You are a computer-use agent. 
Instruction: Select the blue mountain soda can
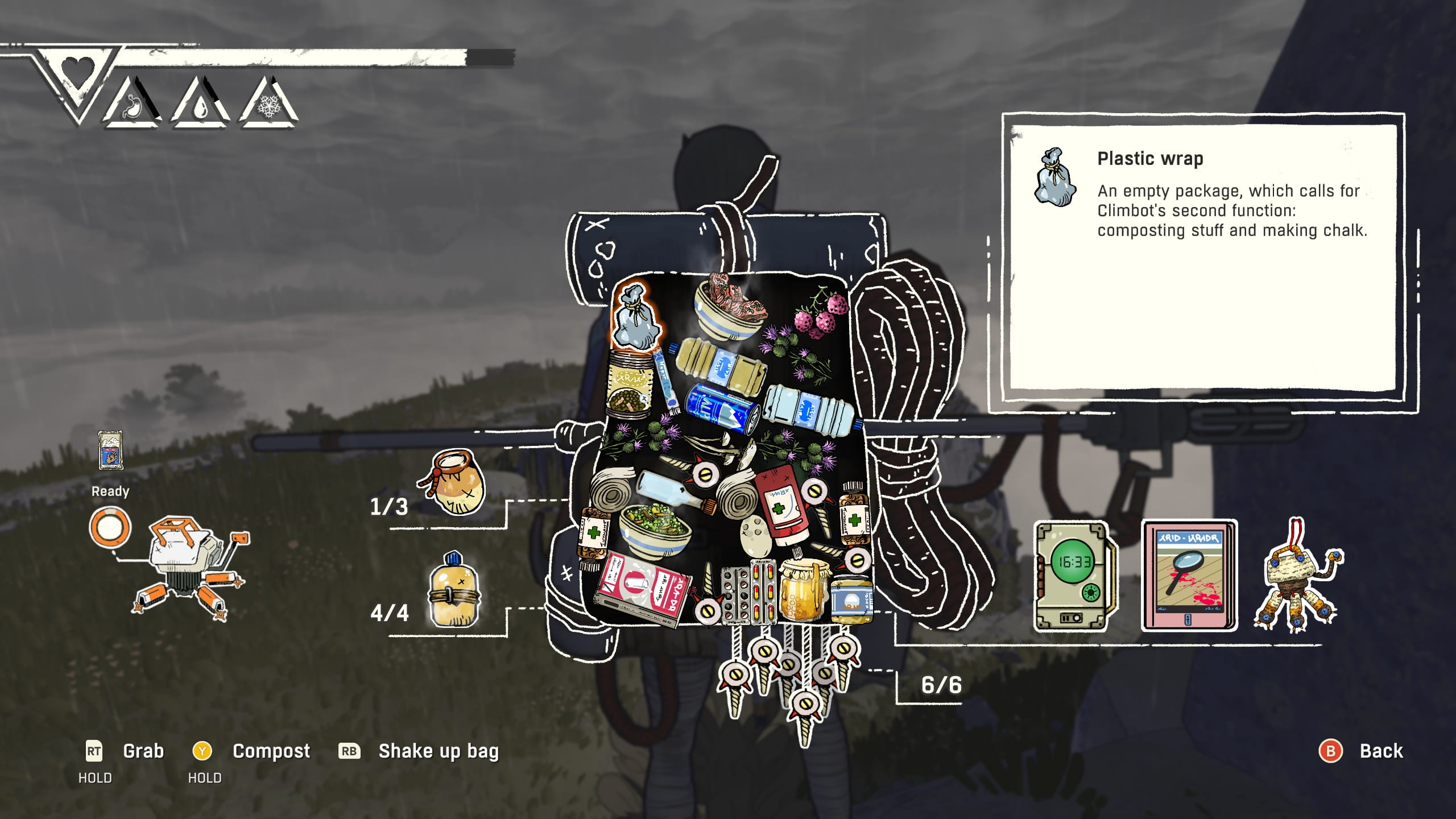pyautogui.click(x=721, y=409)
